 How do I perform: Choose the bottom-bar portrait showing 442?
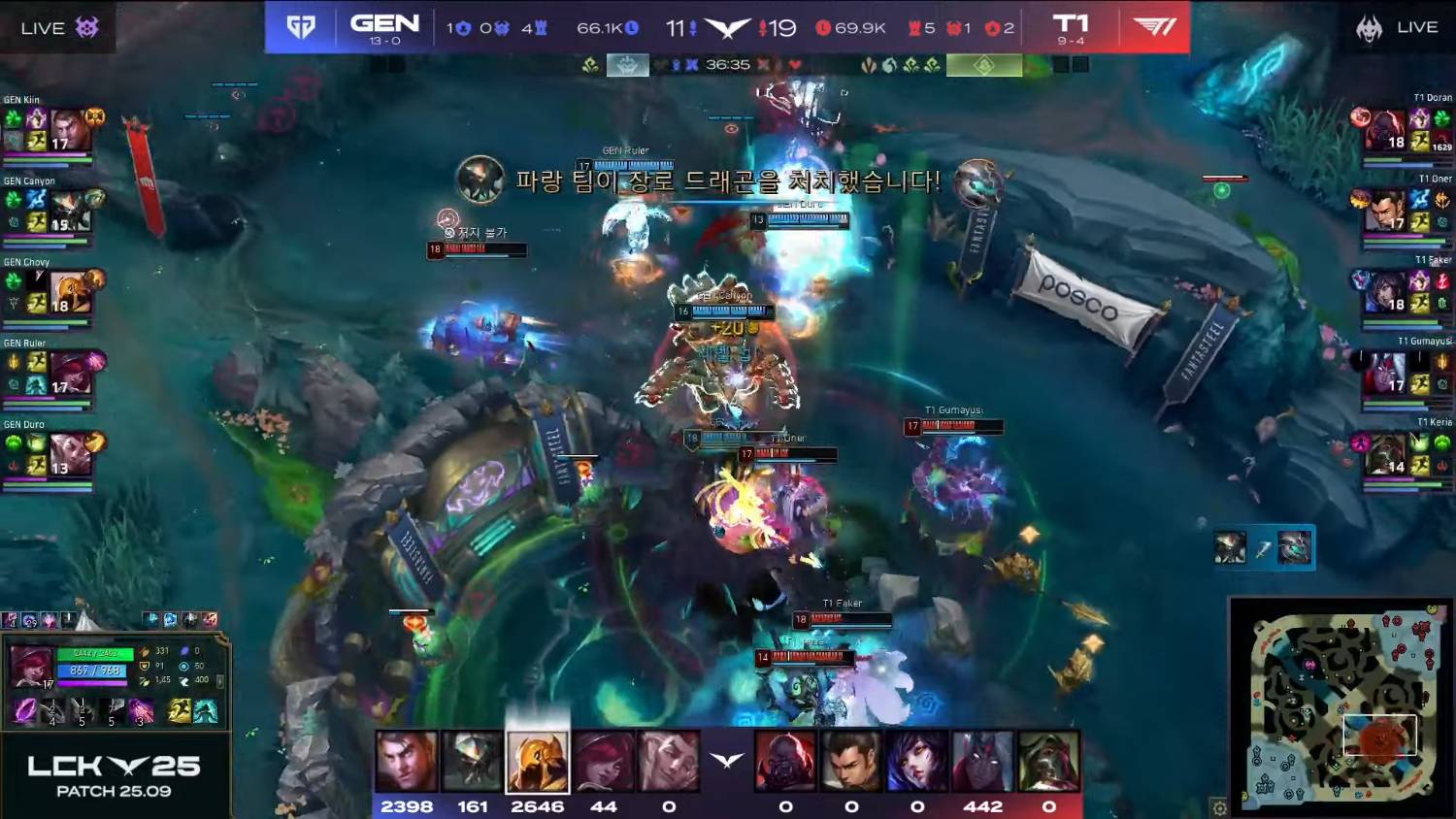(982, 762)
